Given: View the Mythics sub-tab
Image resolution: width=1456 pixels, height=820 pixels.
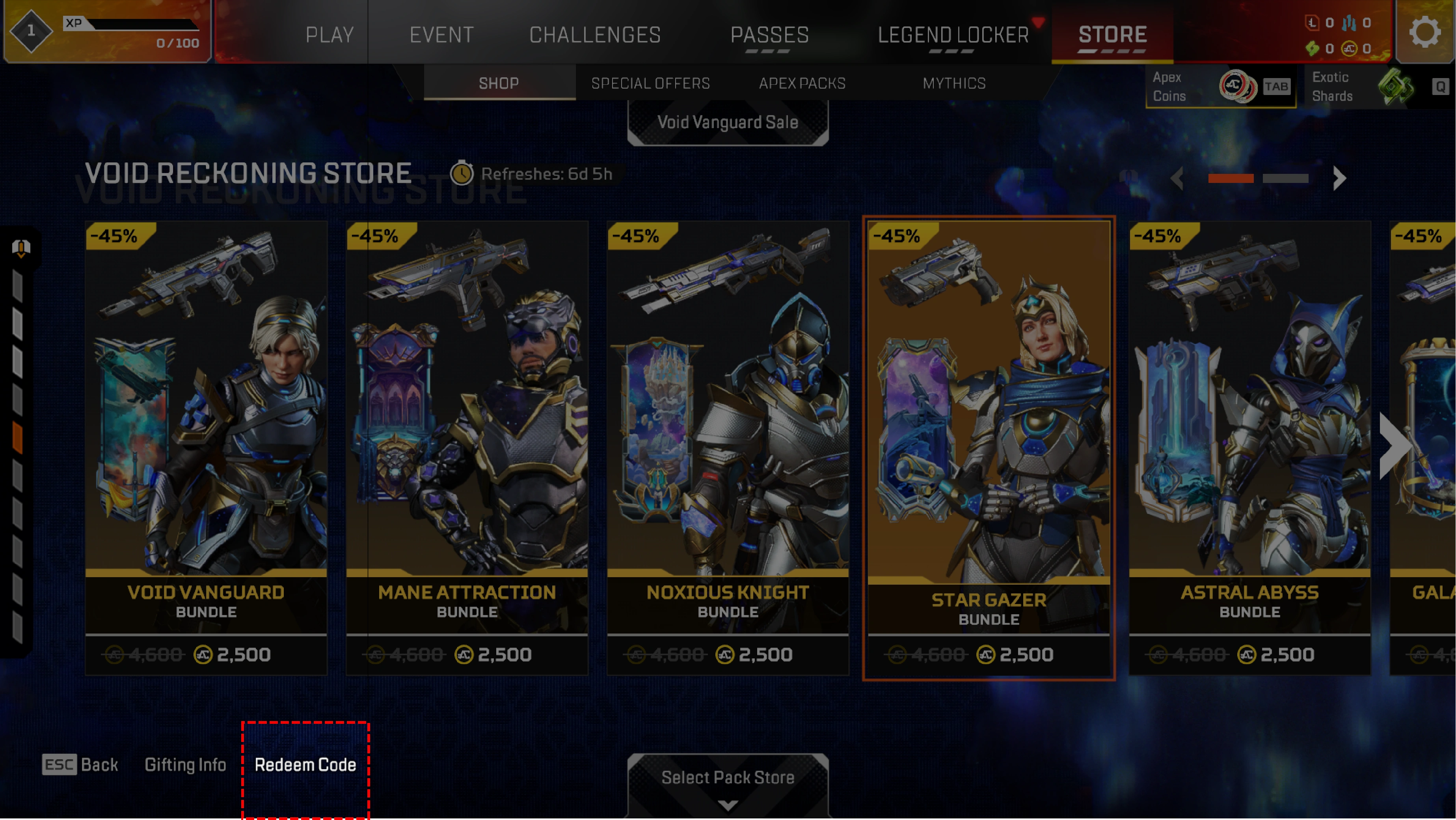Looking at the screenshot, I should click(954, 83).
